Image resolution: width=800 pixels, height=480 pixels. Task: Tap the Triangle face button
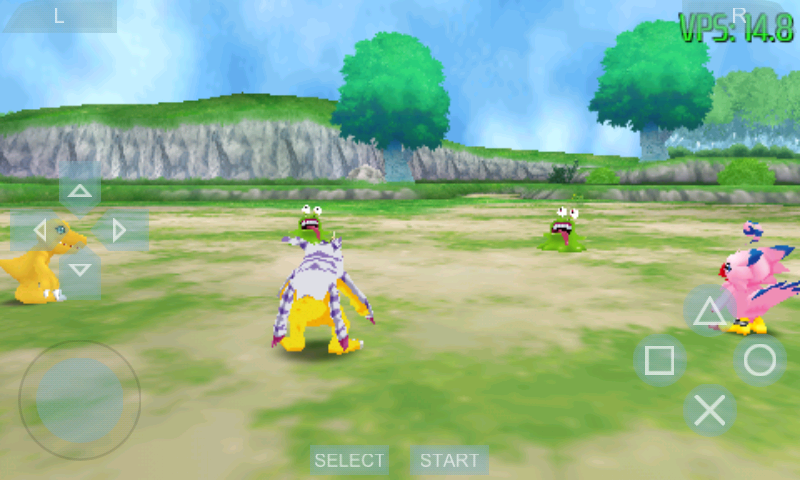pyautogui.click(x=710, y=311)
